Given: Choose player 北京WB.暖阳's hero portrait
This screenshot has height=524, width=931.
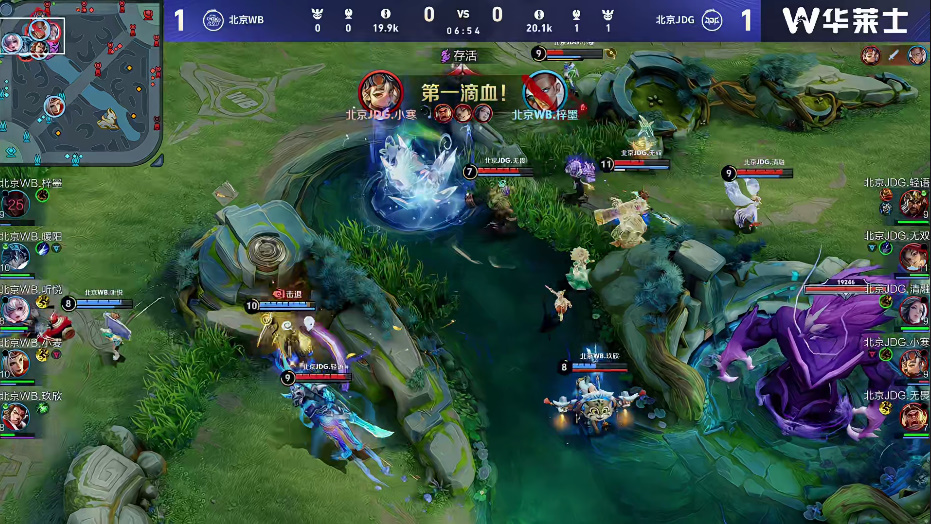Looking at the screenshot, I should pyautogui.click(x=15, y=257).
